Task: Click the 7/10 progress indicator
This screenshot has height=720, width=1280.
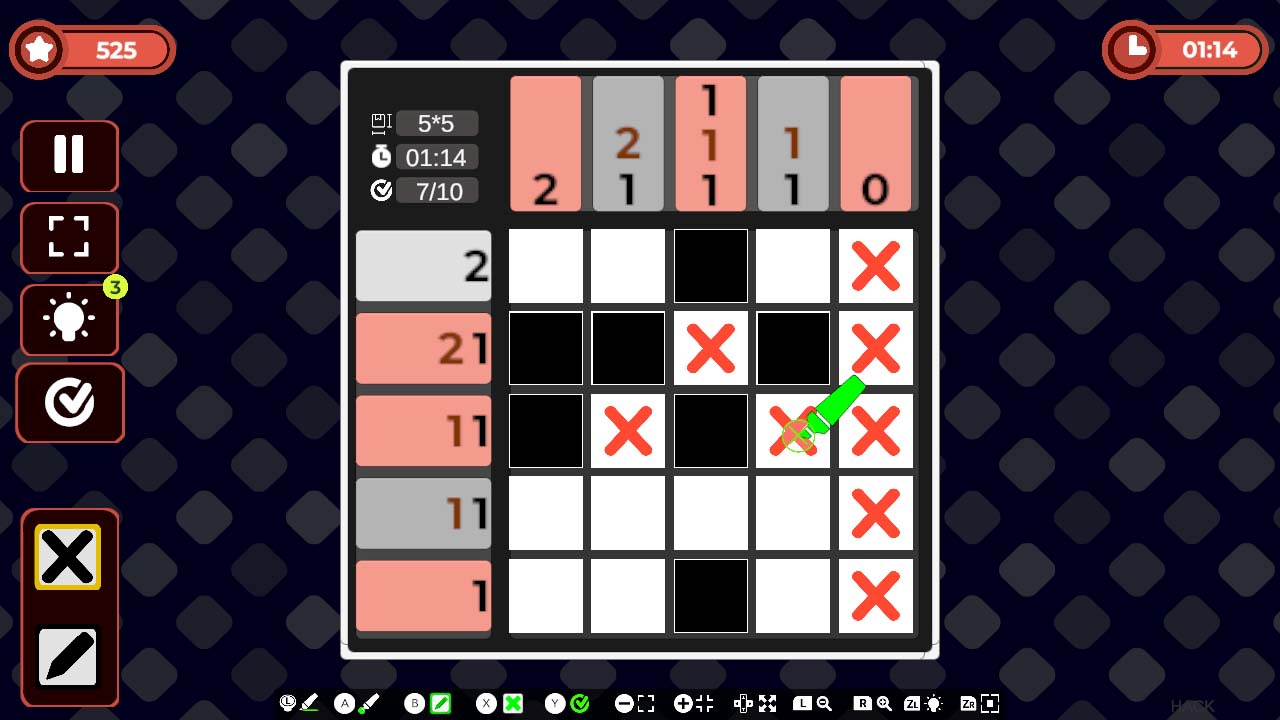Action: coord(437,190)
